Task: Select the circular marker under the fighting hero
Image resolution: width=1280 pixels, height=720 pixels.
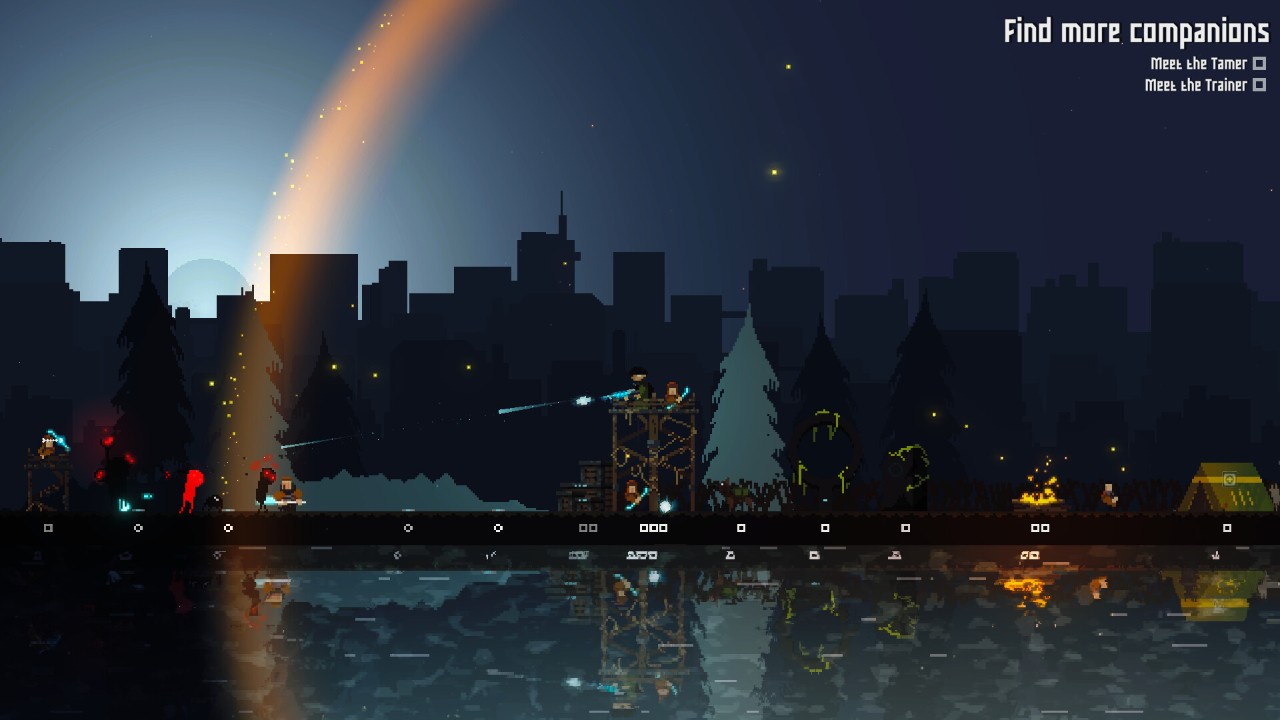Action: (227, 527)
